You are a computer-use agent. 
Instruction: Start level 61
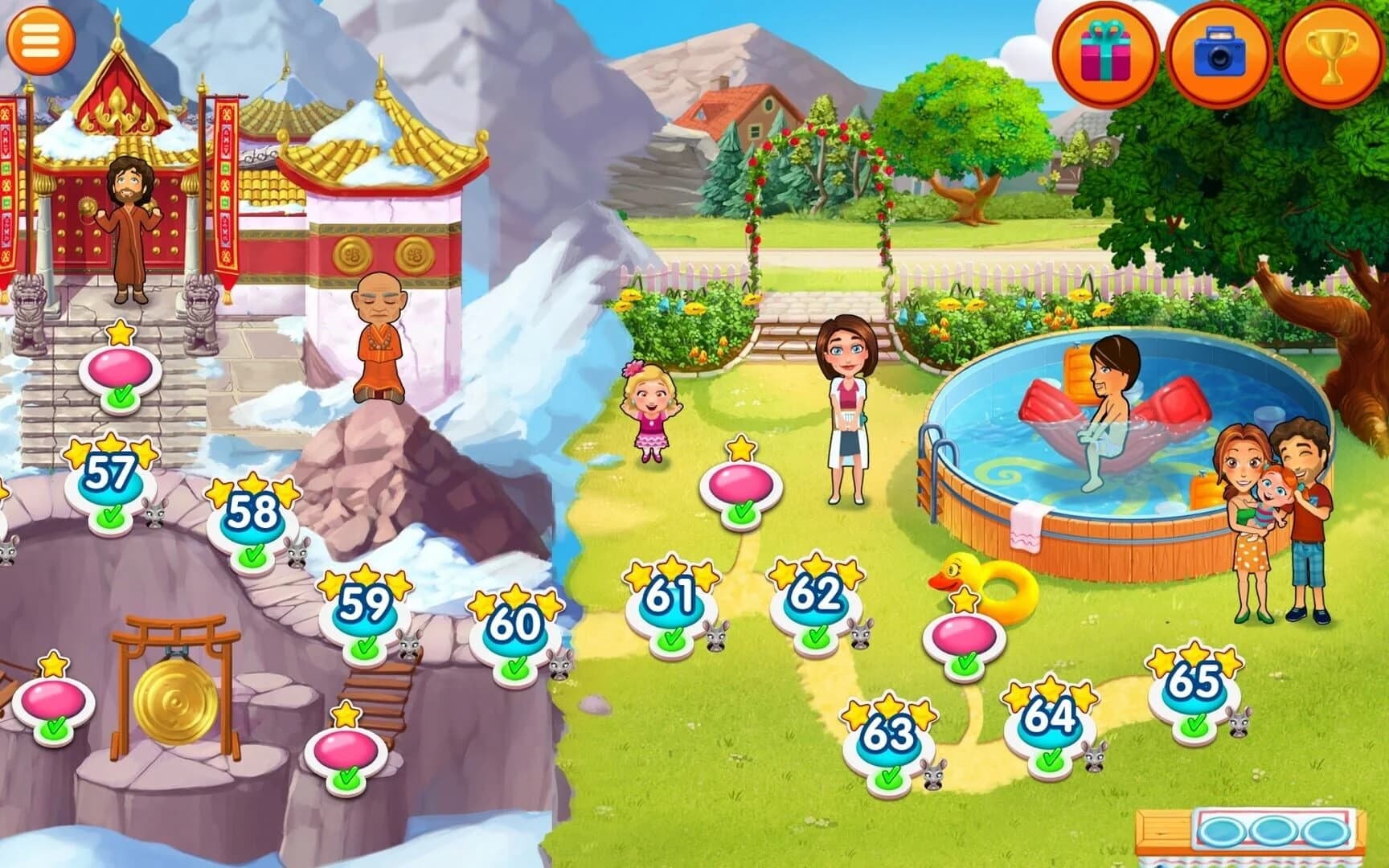[x=670, y=599]
